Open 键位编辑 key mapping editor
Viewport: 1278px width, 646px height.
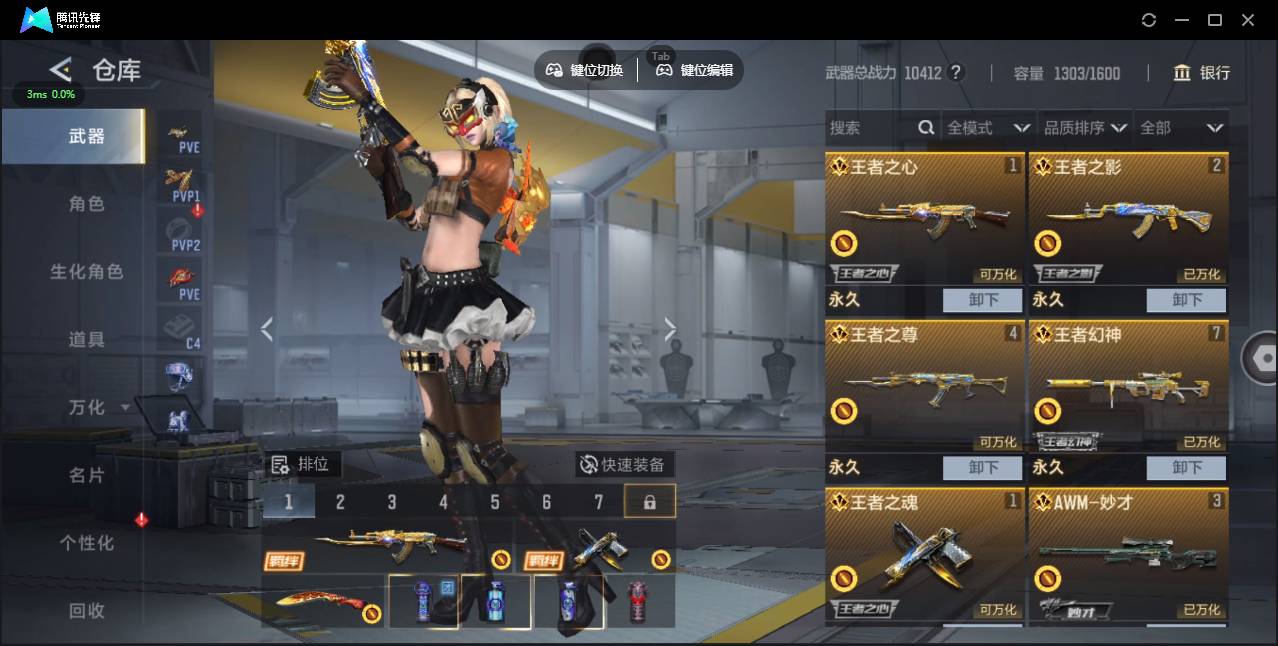click(x=695, y=70)
